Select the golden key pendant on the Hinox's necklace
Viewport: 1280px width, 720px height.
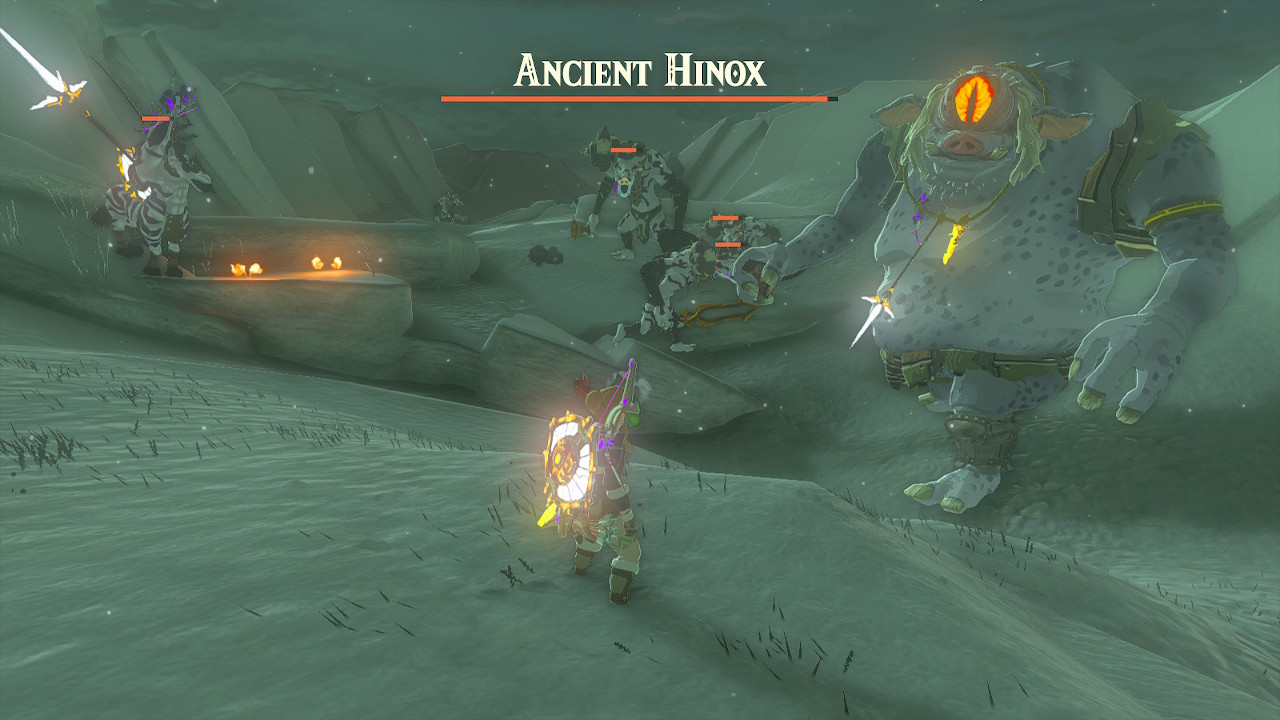click(x=950, y=243)
